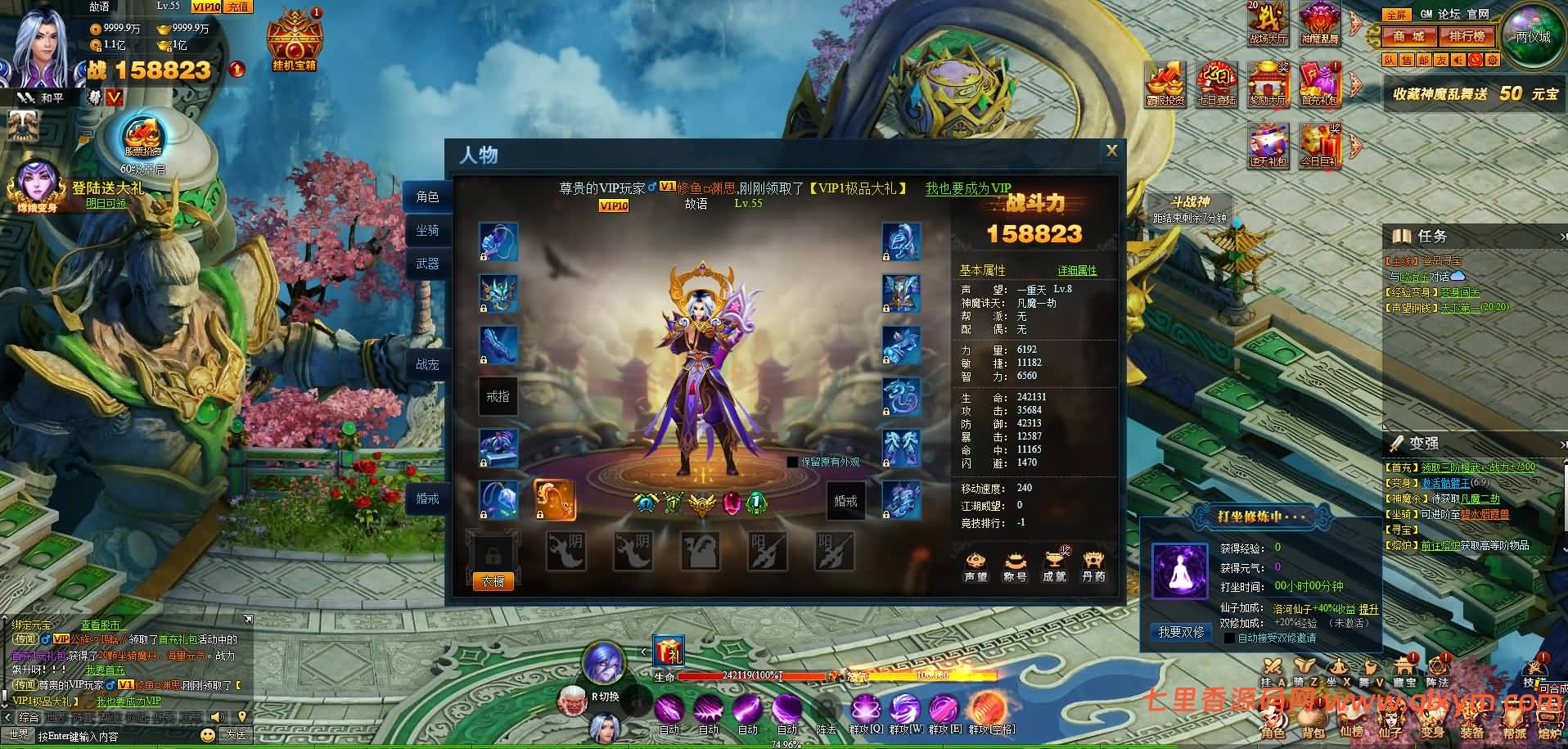Open the 商城 shop
Viewport: 1568px width, 749px height.
tap(1409, 37)
